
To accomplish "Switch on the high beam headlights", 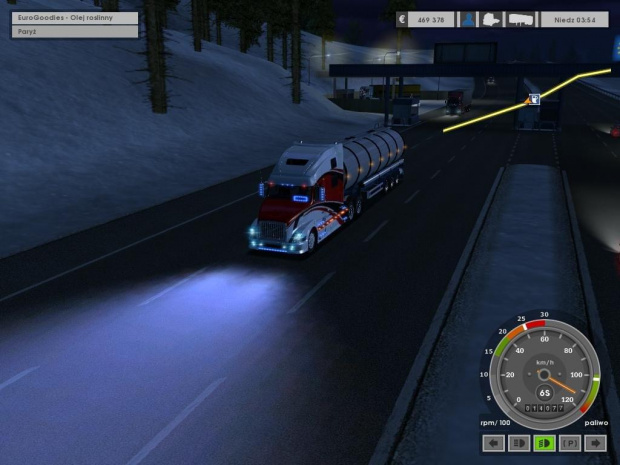I will click(x=519, y=442).
